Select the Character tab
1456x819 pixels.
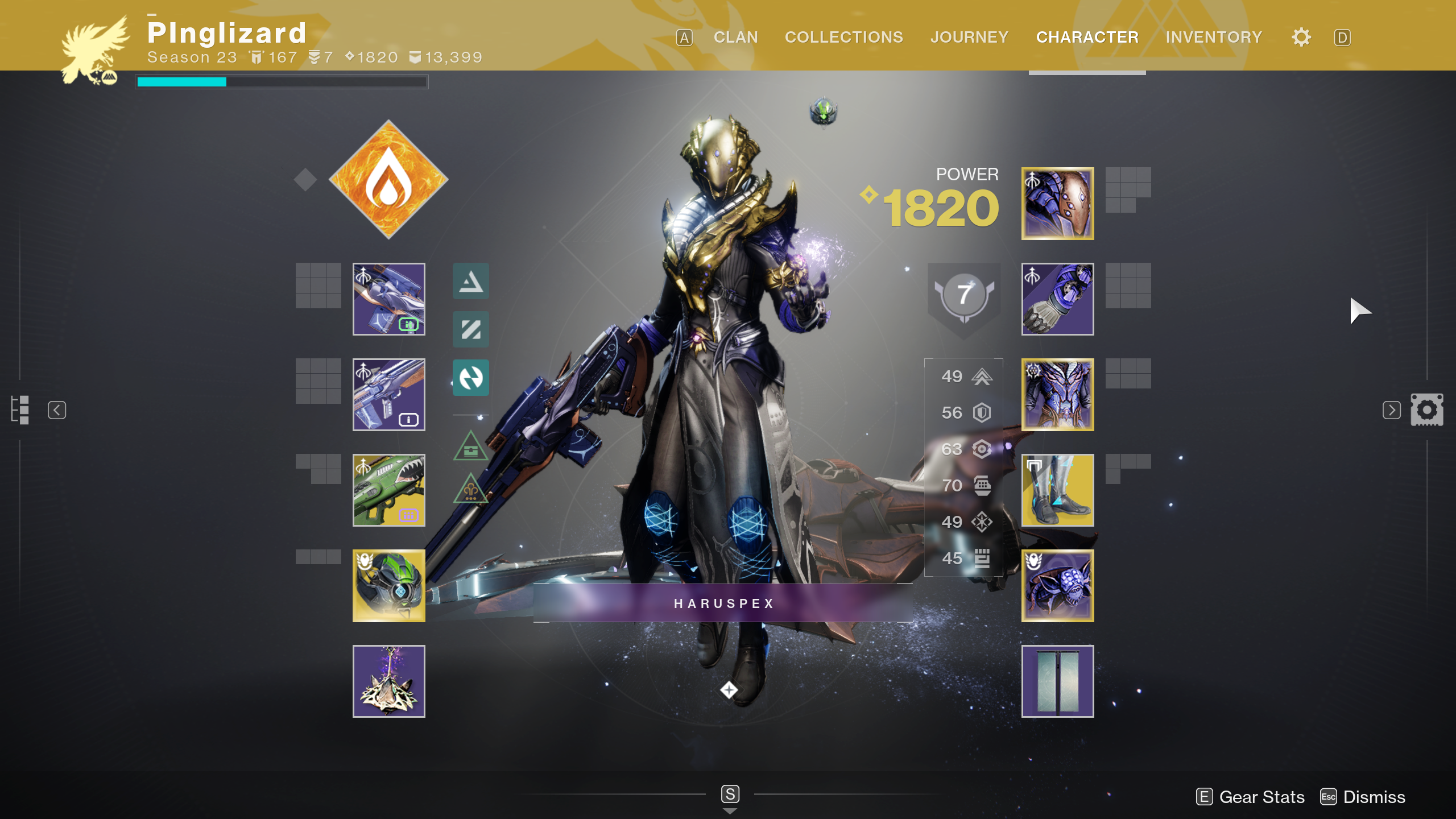pyautogui.click(x=1087, y=38)
